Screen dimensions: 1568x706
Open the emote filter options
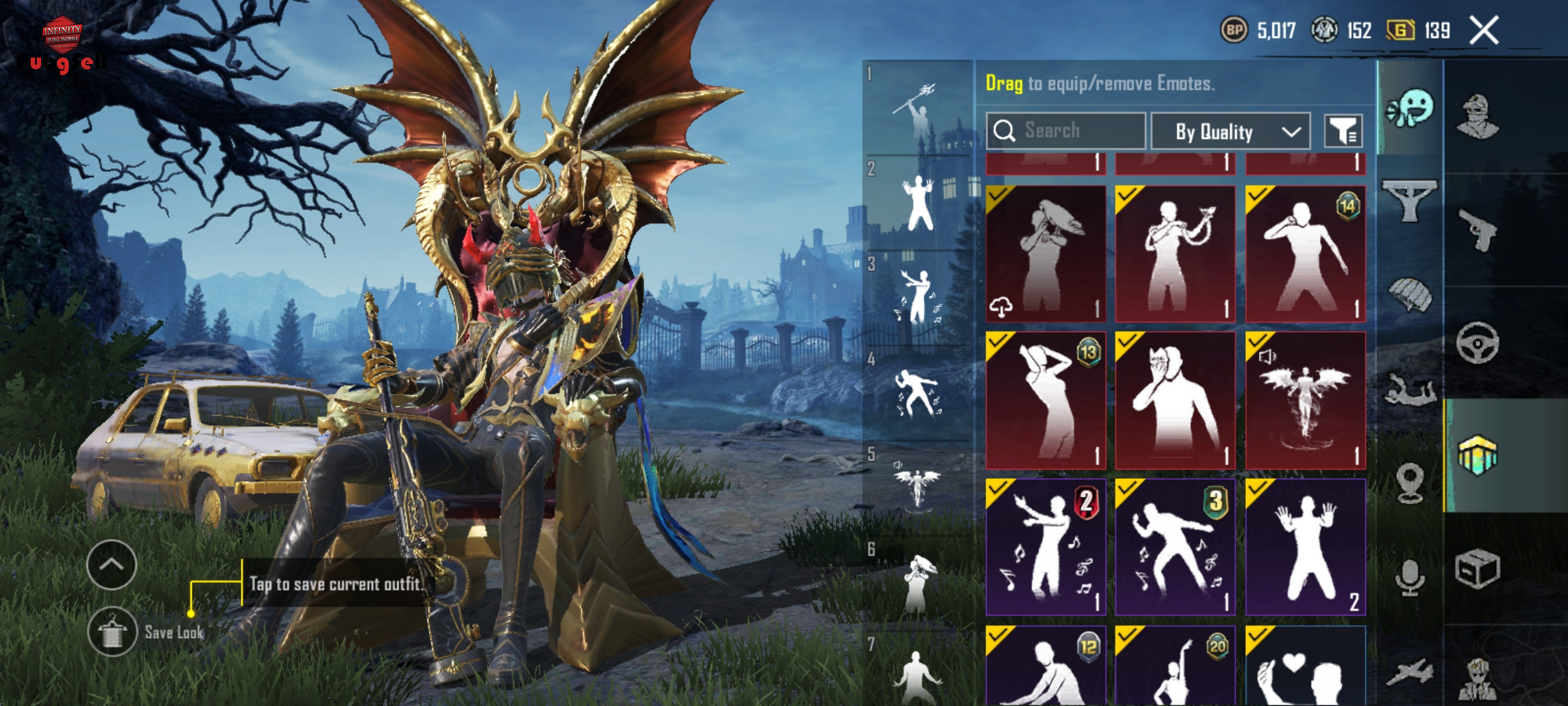pyautogui.click(x=1343, y=131)
